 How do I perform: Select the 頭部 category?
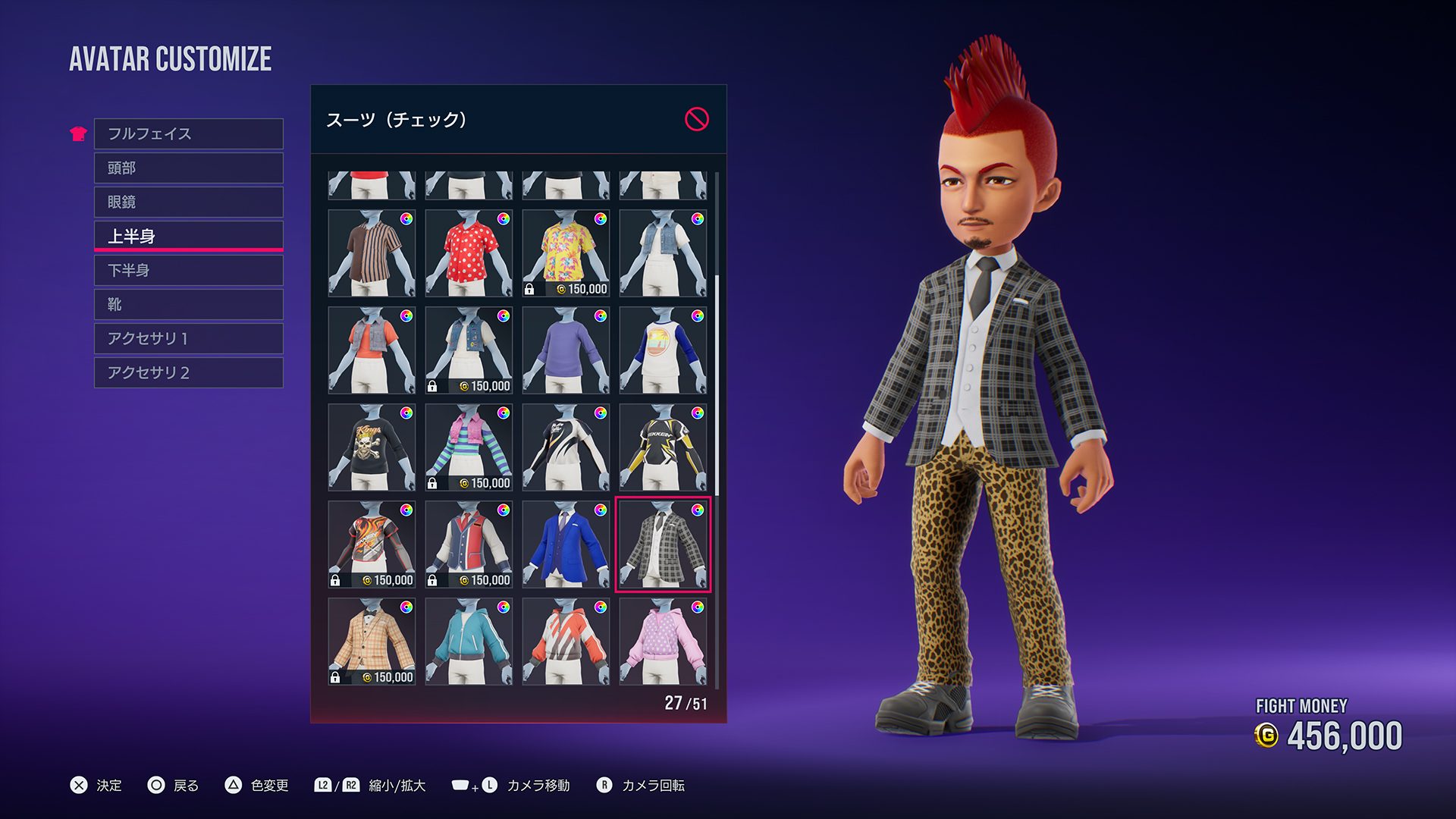tap(188, 168)
